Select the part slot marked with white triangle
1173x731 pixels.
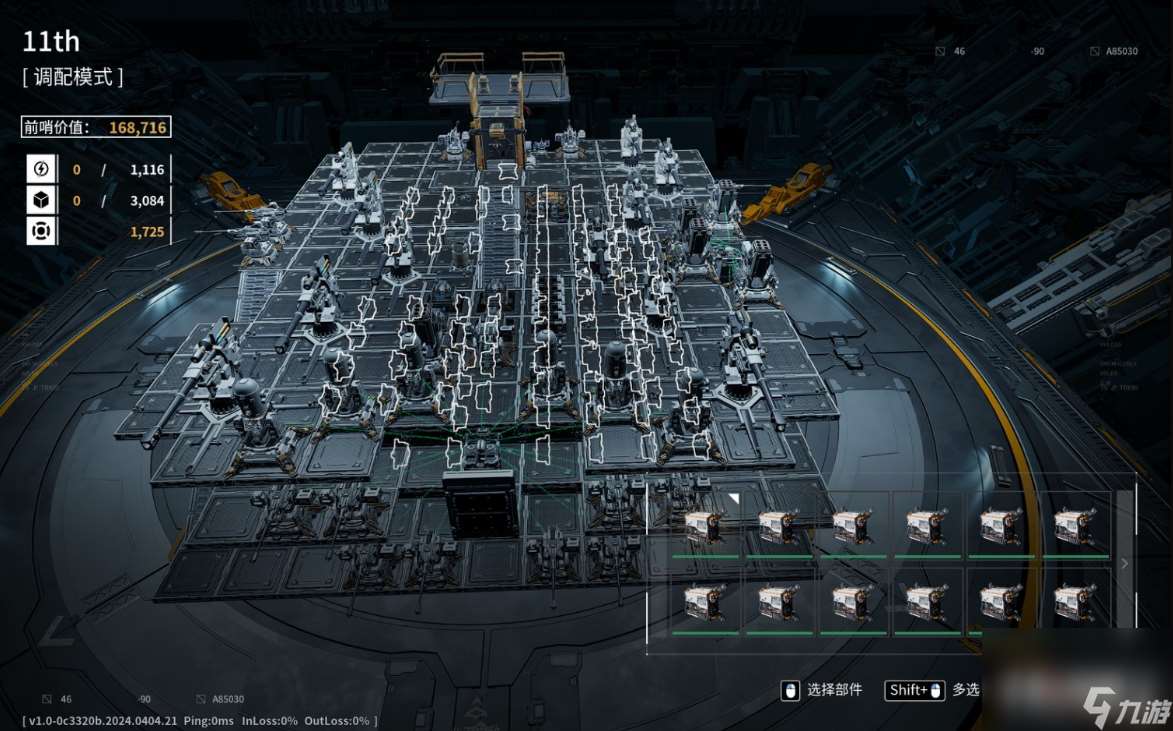(704, 524)
